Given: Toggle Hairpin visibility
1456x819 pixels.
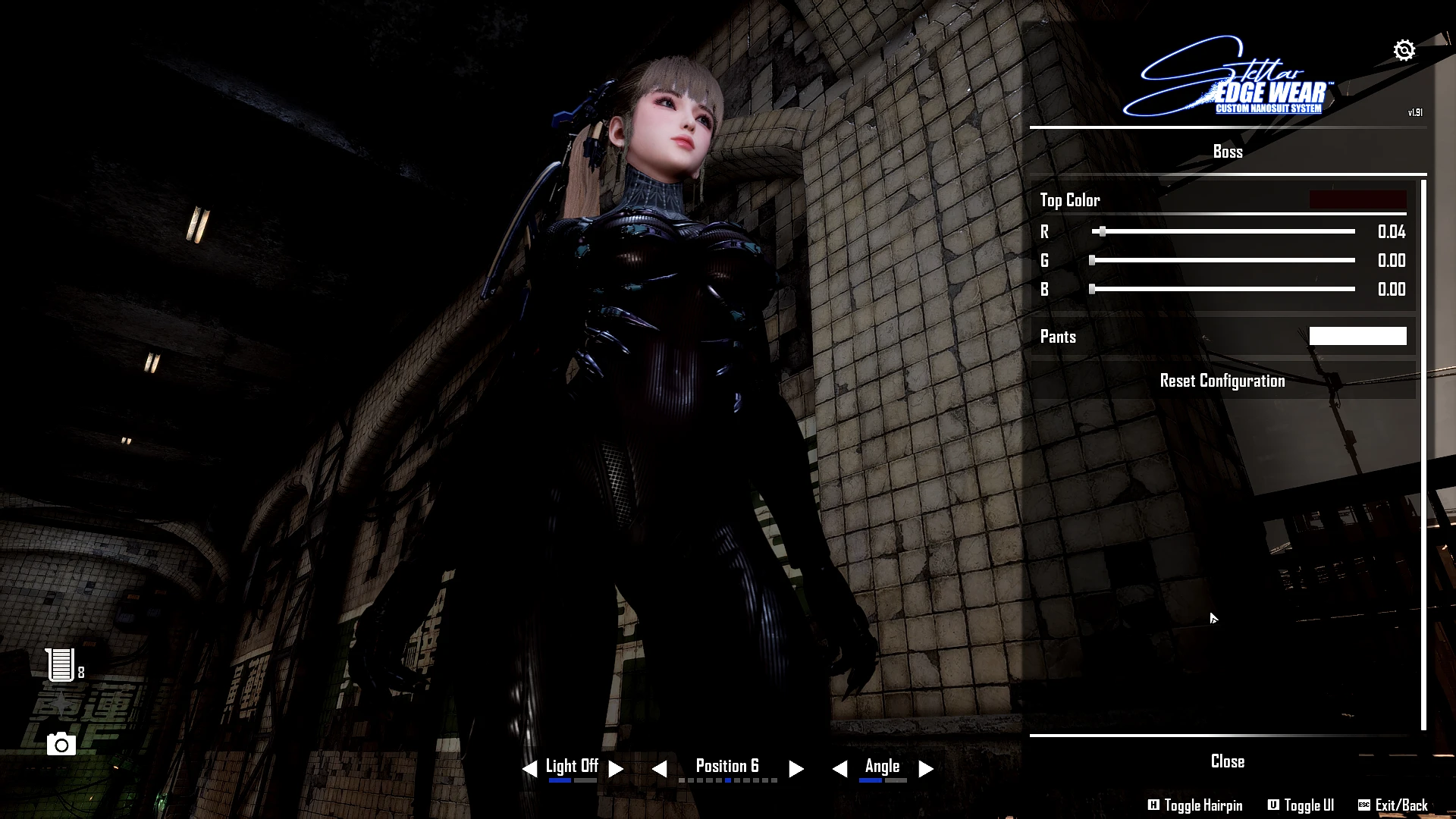Looking at the screenshot, I should [1195, 805].
